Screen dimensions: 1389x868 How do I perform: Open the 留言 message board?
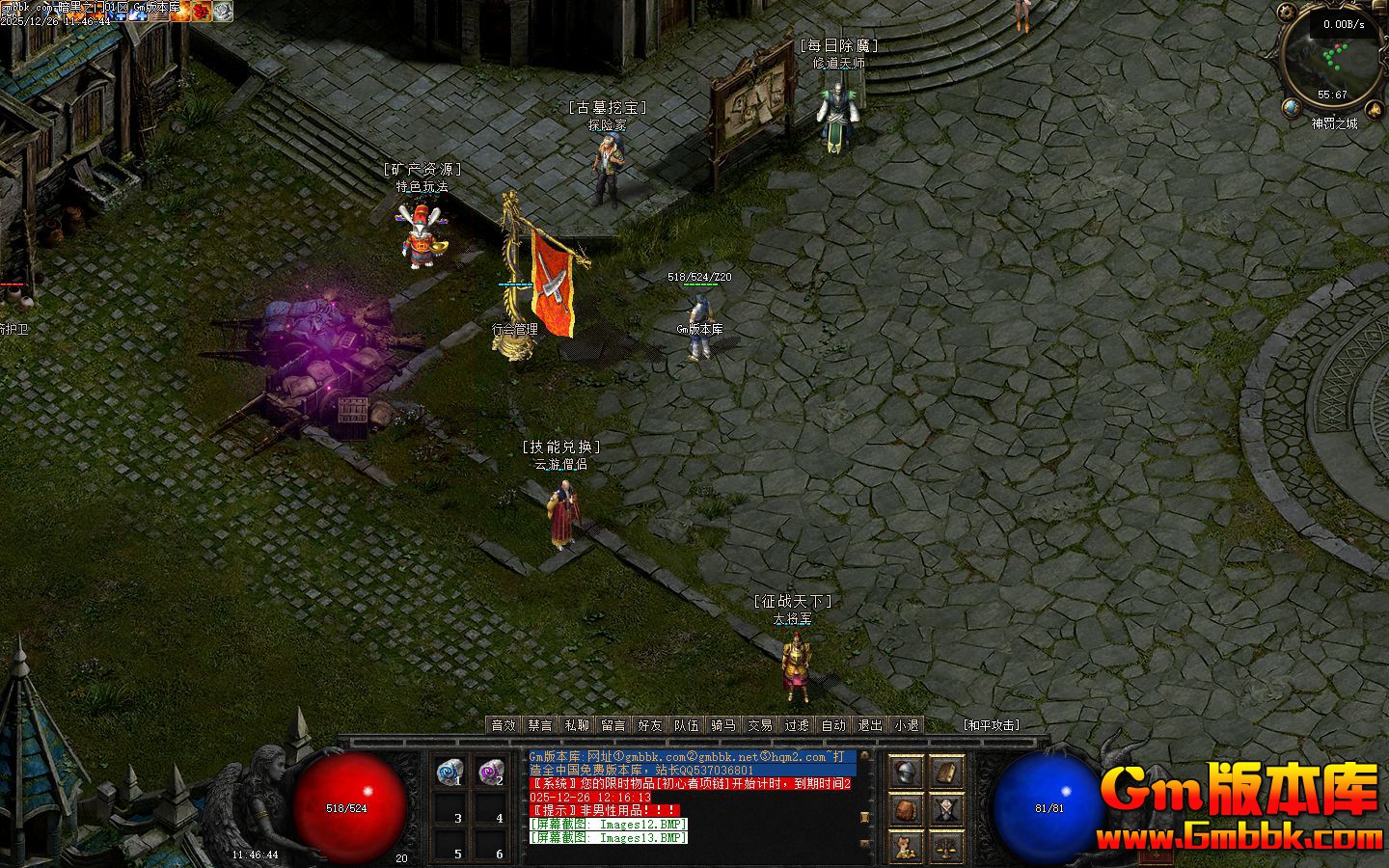click(613, 725)
